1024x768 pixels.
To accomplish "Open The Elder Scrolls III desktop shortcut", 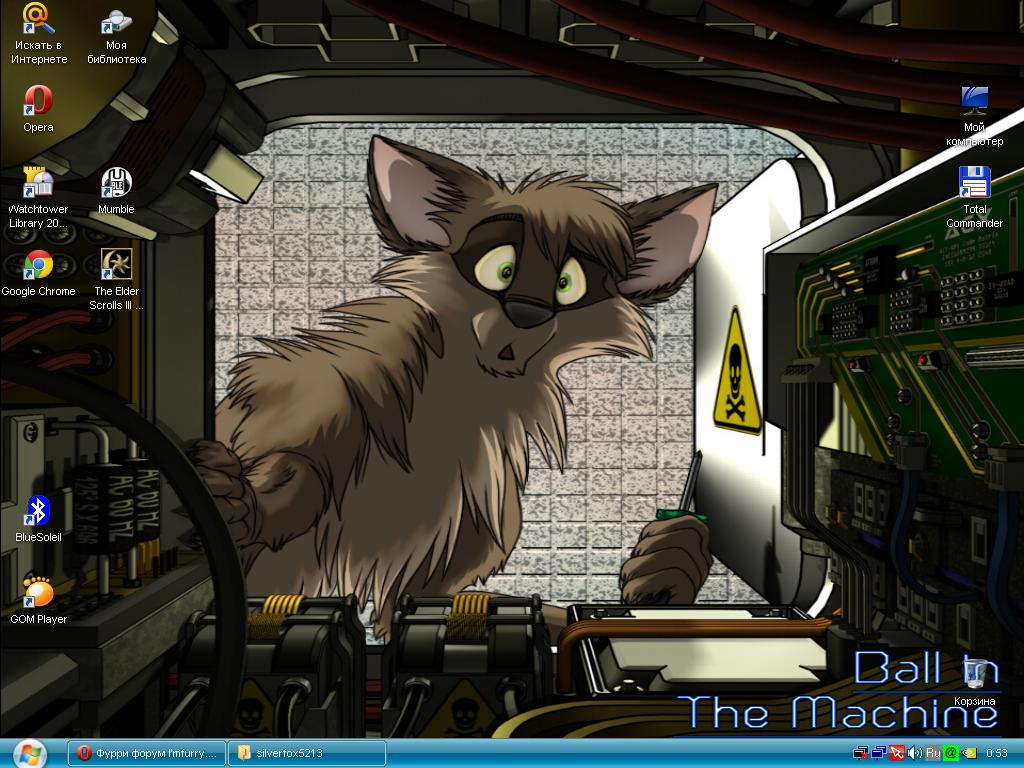I will [x=117, y=266].
